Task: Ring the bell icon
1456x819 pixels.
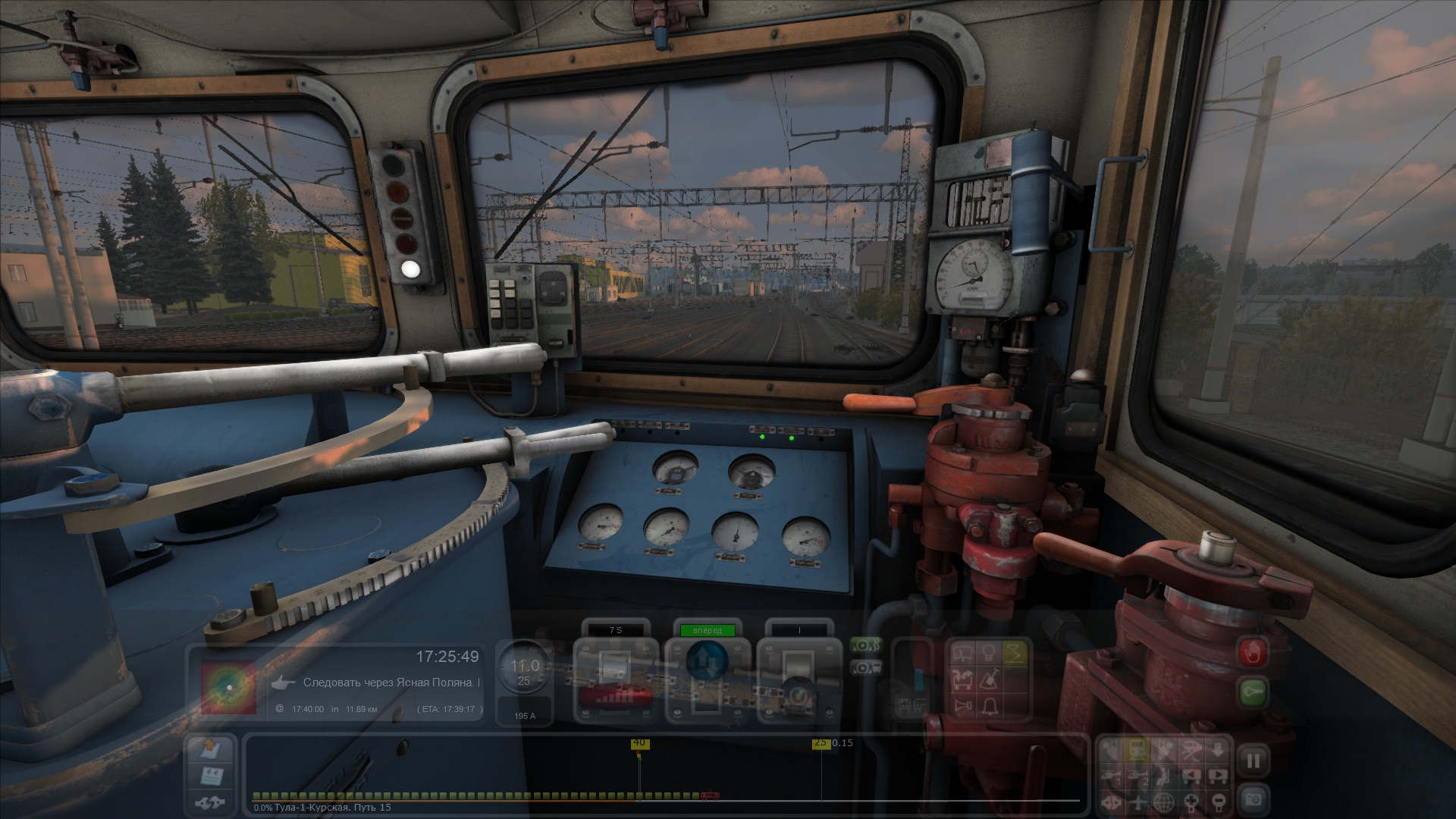Action: tap(989, 706)
